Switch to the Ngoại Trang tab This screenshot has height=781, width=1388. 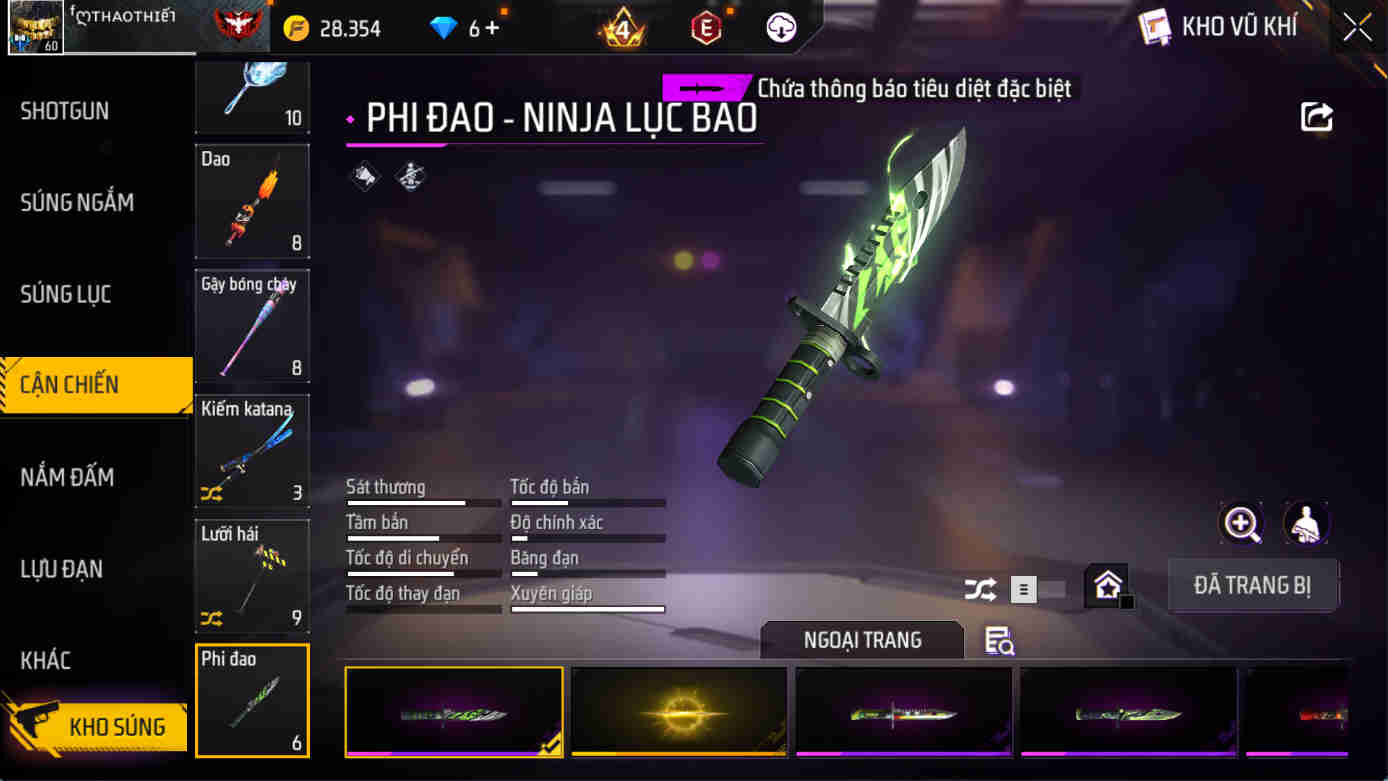(862, 640)
